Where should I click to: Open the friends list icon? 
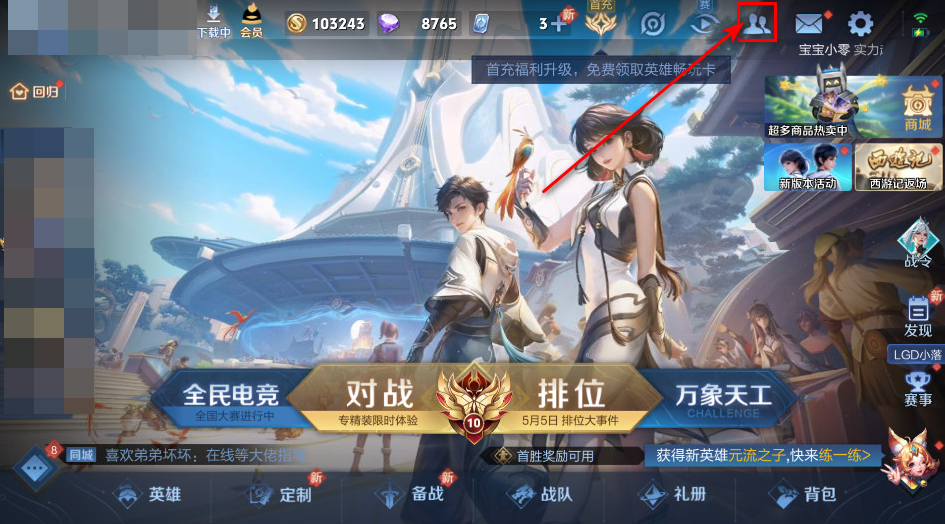point(757,24)
